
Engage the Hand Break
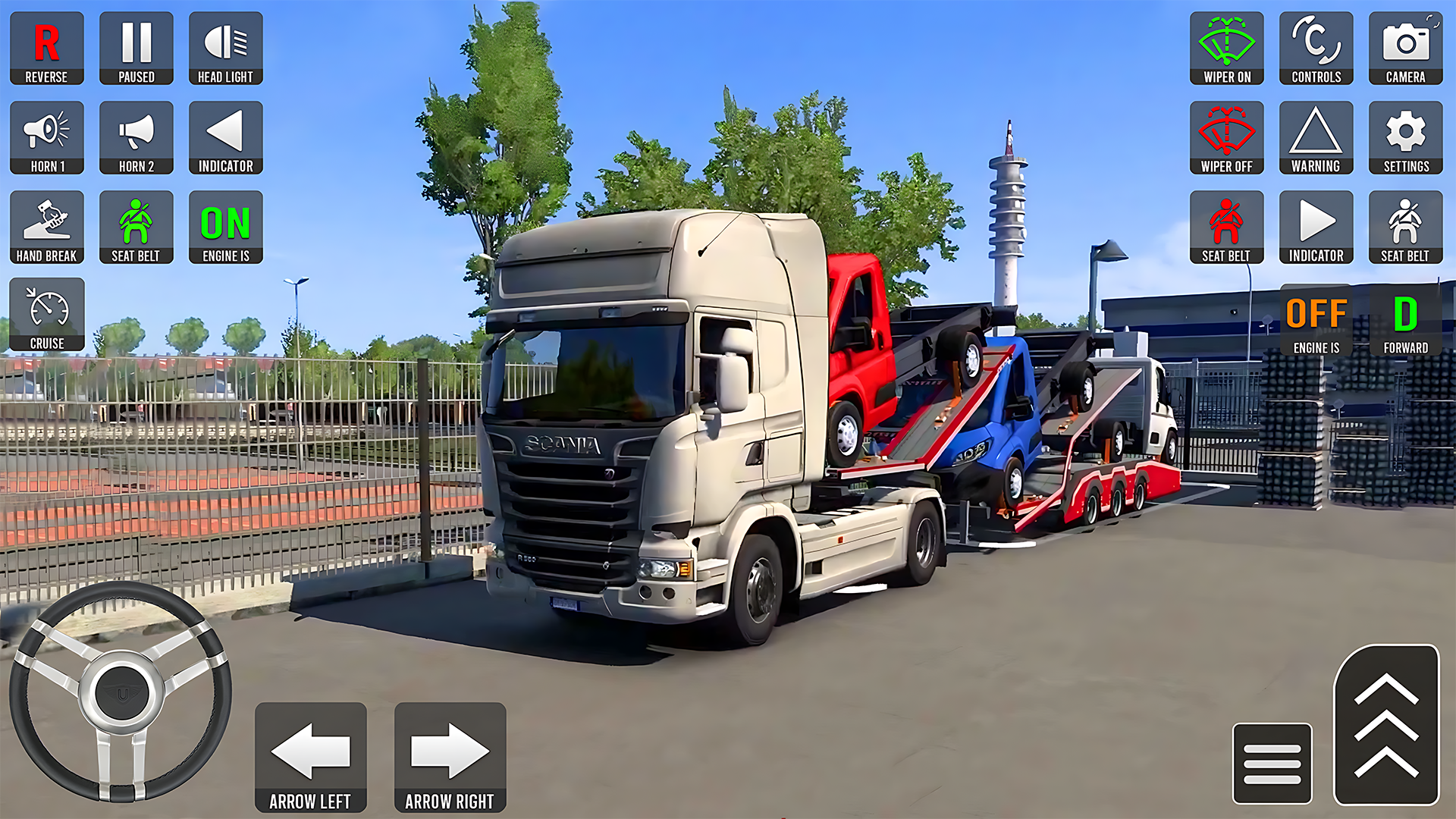46,226
